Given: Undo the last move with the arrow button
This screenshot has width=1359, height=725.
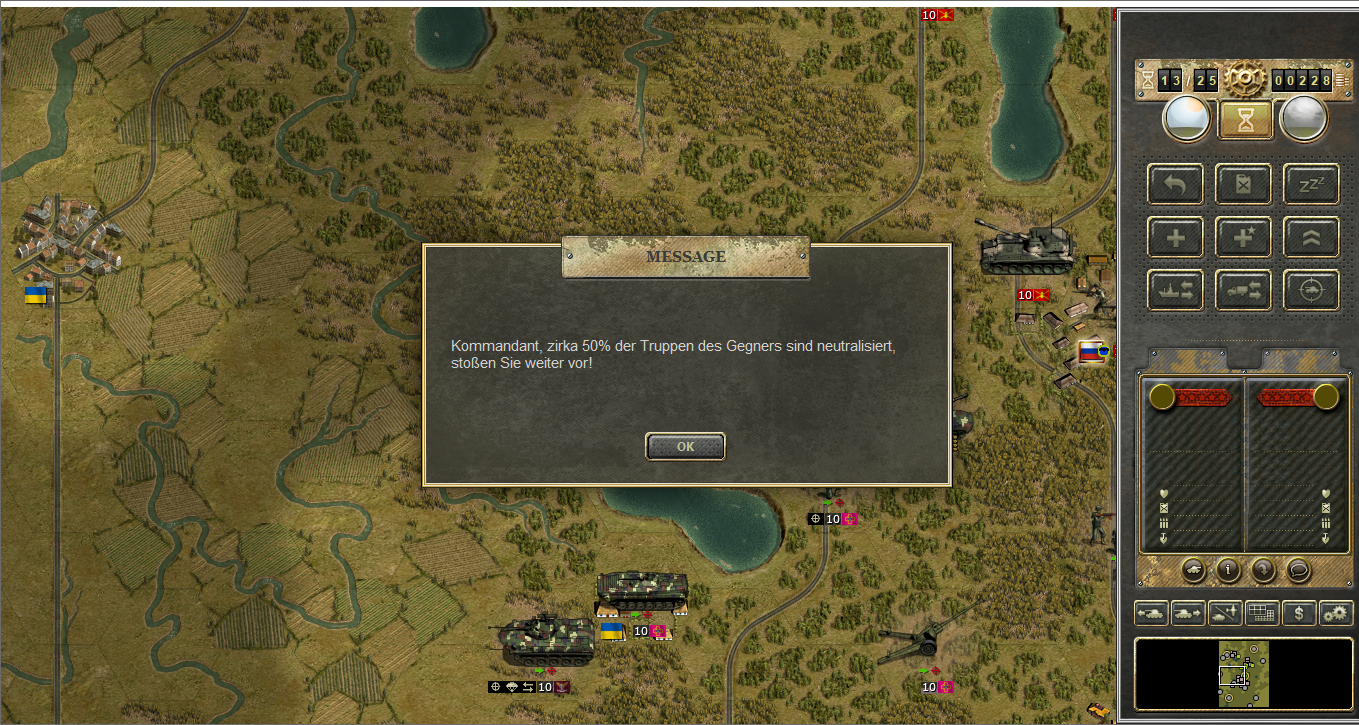Looking at the screenshot, I should tap(1175, 184).
